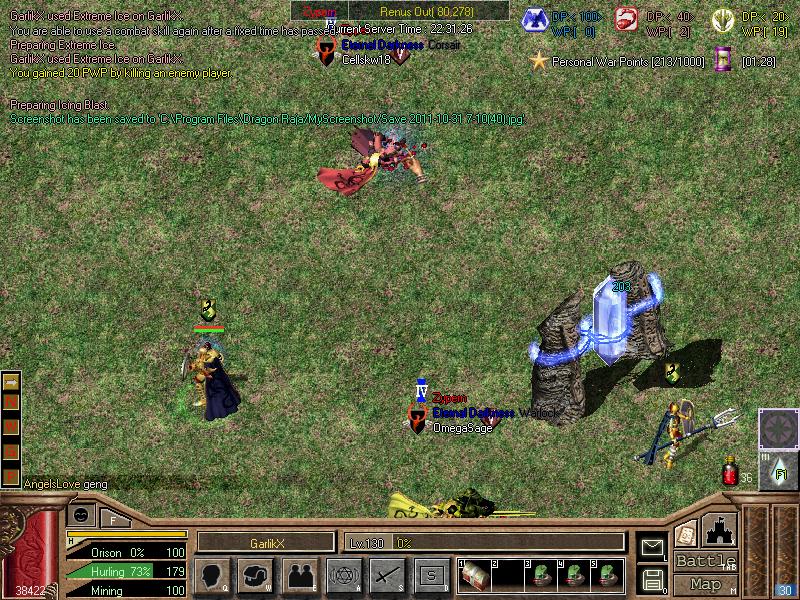Click the envelope mail icon
Screen dimensions: 800x600
coord(652,547)
